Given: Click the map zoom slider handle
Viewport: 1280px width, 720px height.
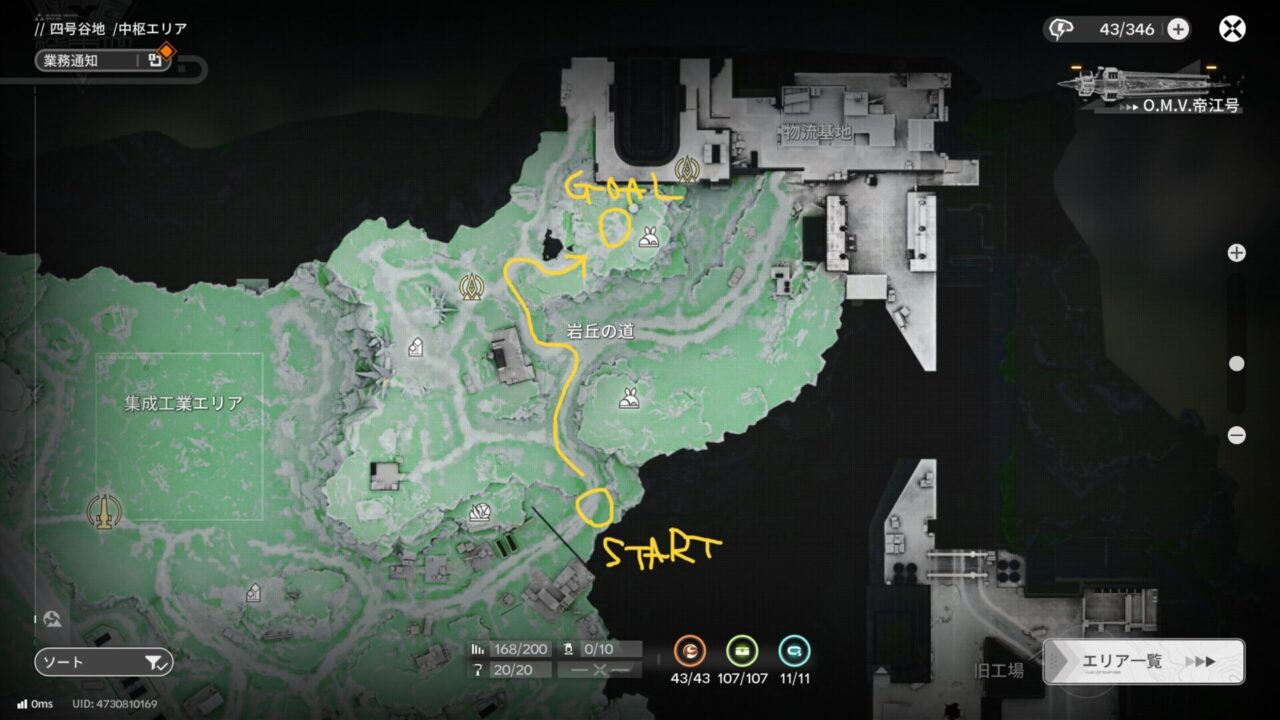Looking at the screenshot, I should point(1237,364).
